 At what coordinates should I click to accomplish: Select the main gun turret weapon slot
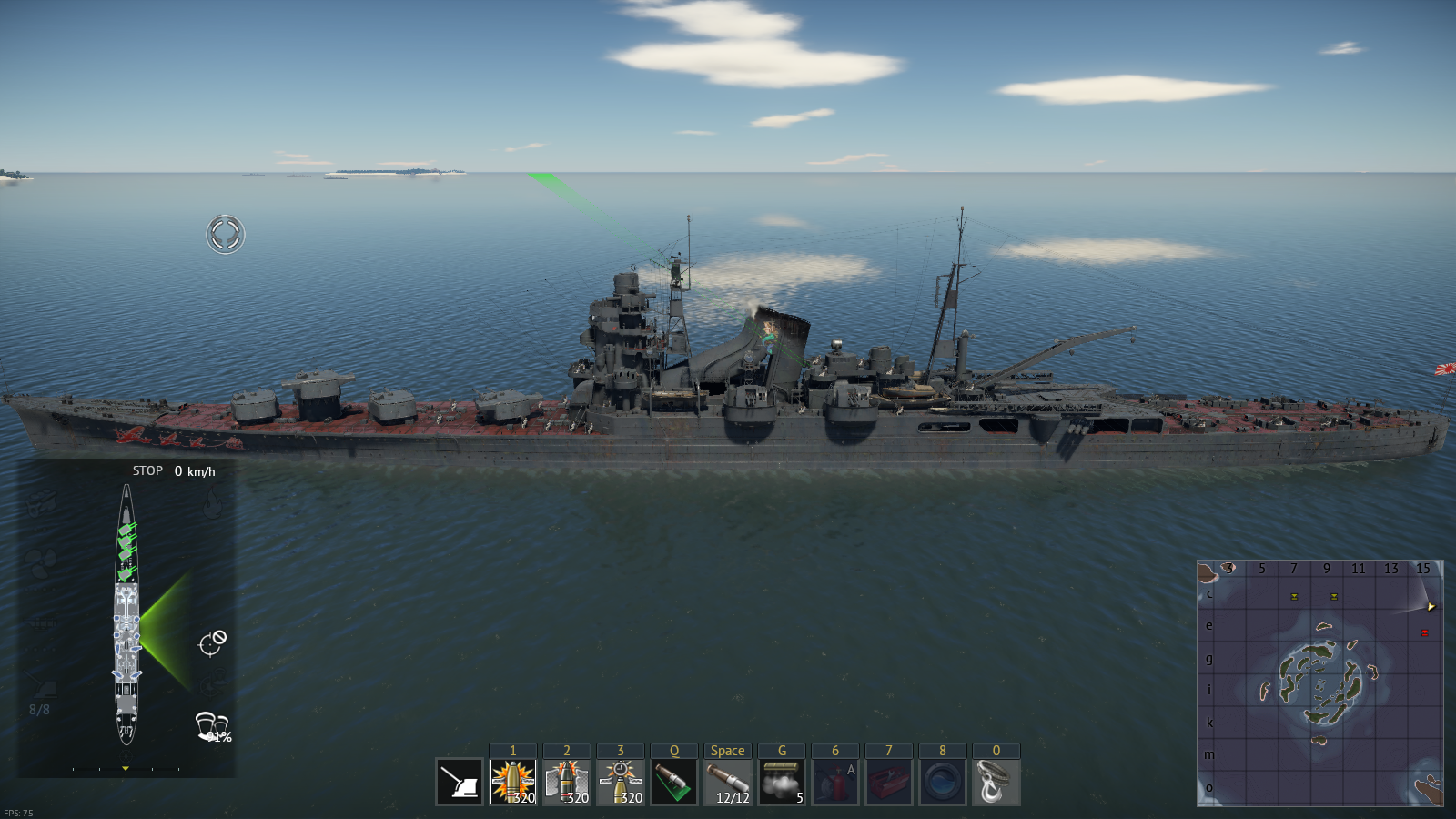pos(460,782)
